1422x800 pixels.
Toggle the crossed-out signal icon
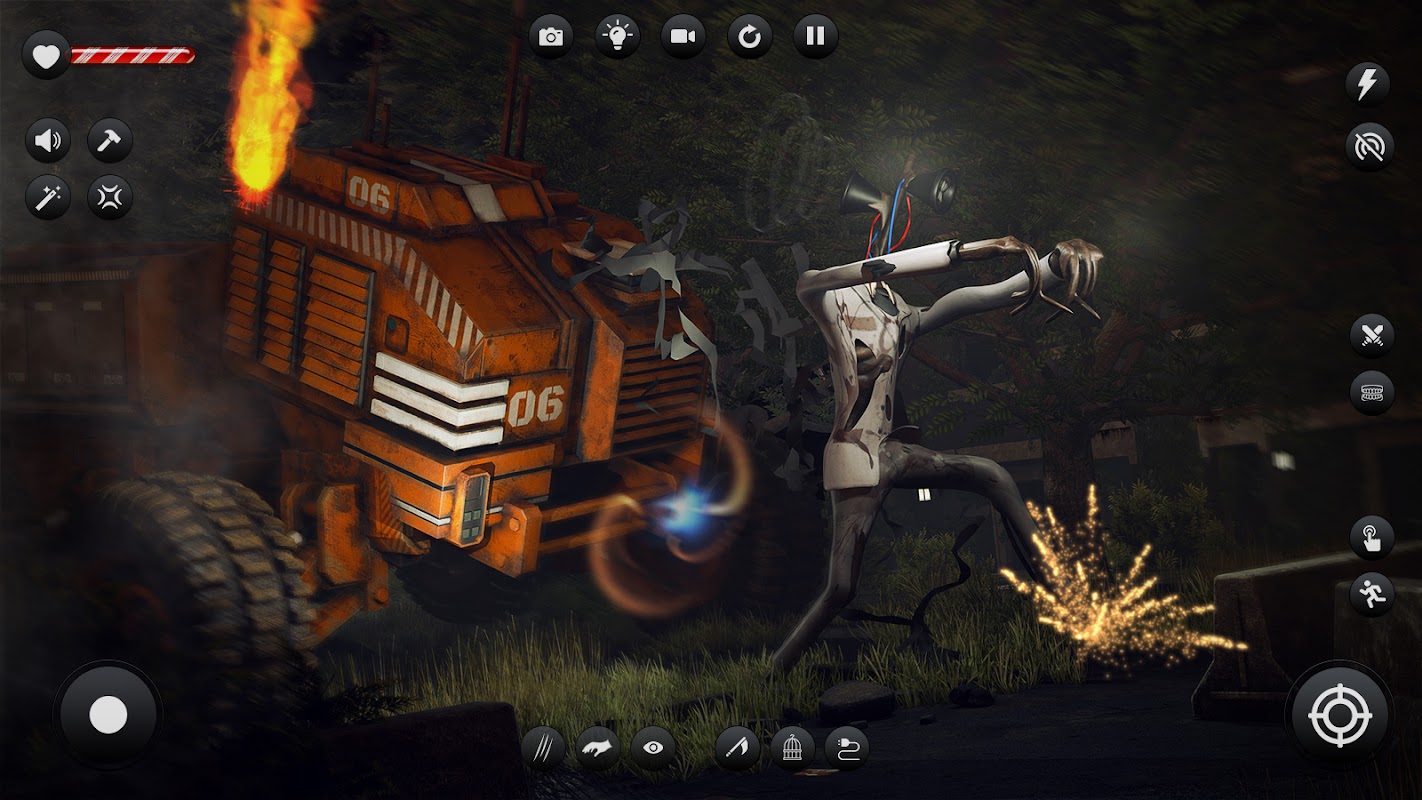tap(1369, 146)
